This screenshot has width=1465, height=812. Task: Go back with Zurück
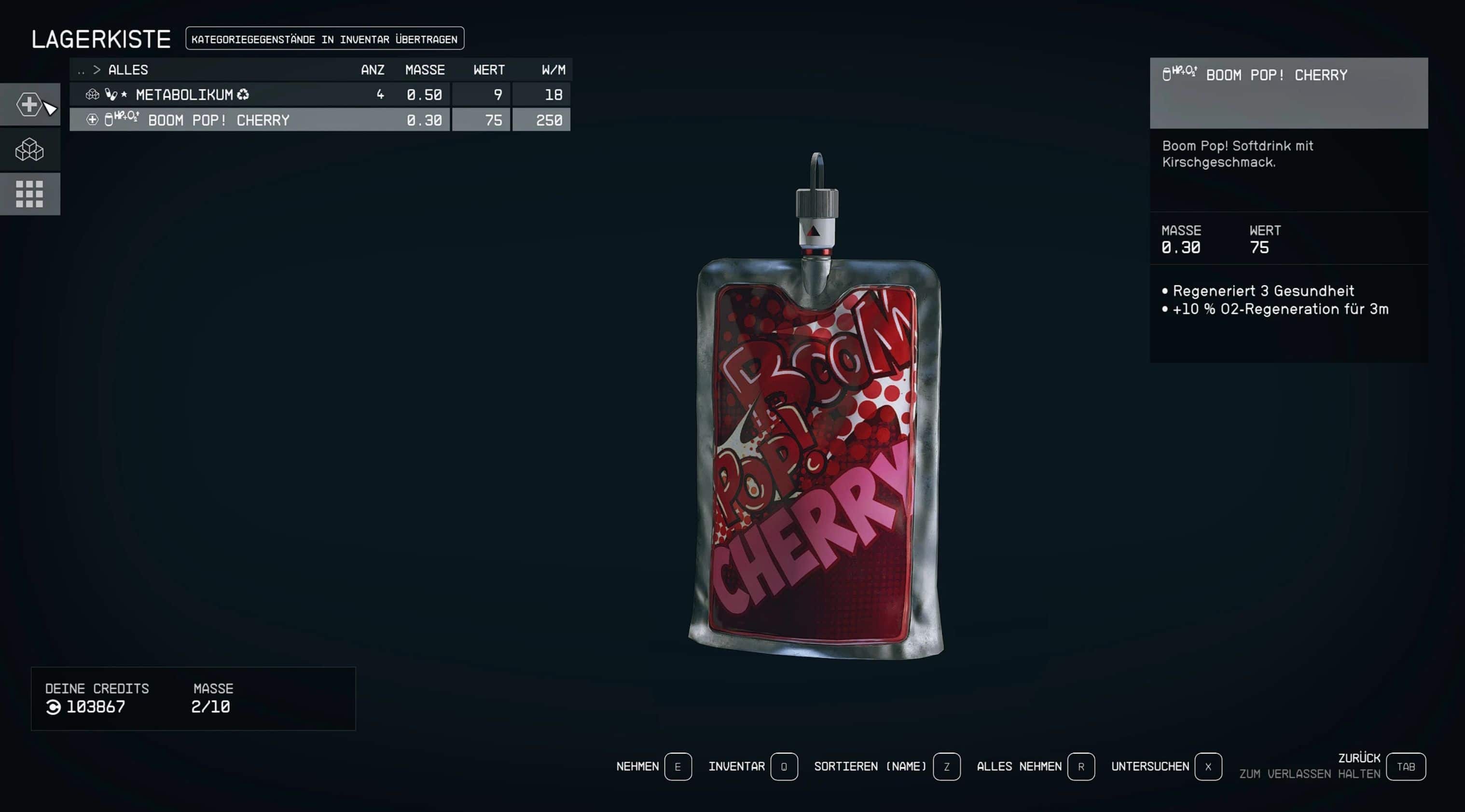click(1405, 767)
